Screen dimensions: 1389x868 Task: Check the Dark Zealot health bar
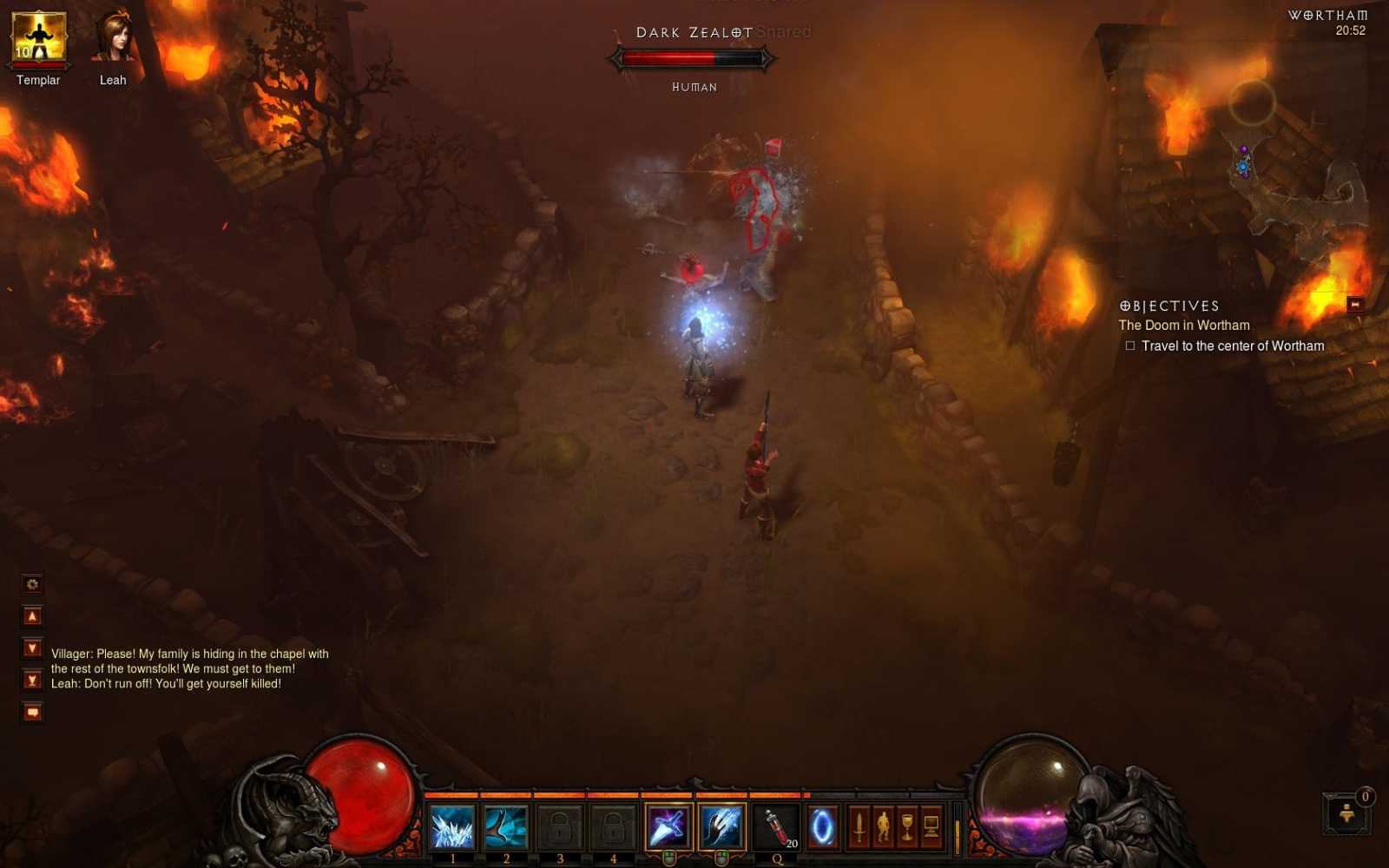pyautogui.click(x=693, y=58)
